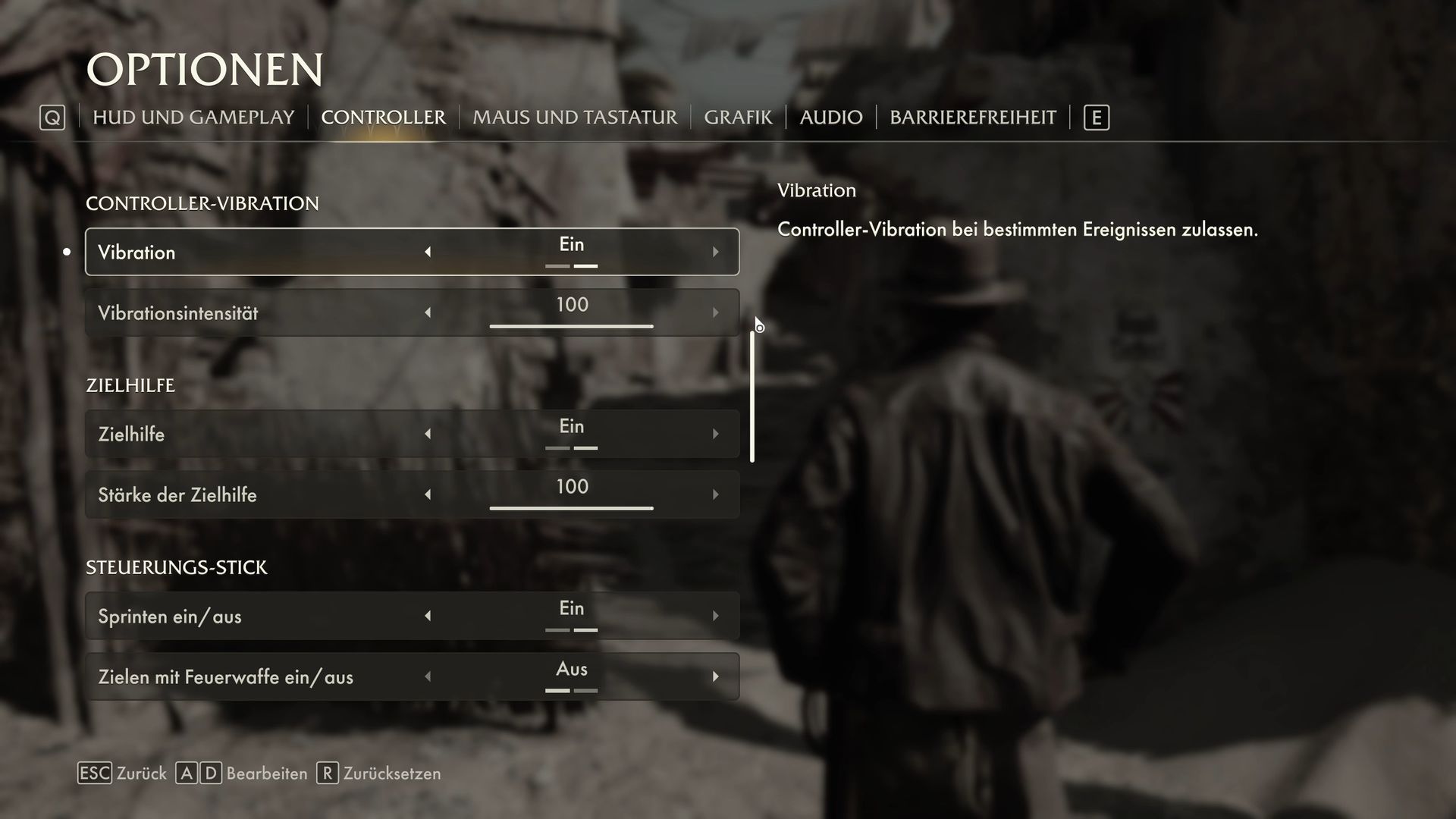Click the settings list scrollbar
Image resolution: width=1456 pixels, height=819 pixels.
pyautogui.click(x=752, y=396)
